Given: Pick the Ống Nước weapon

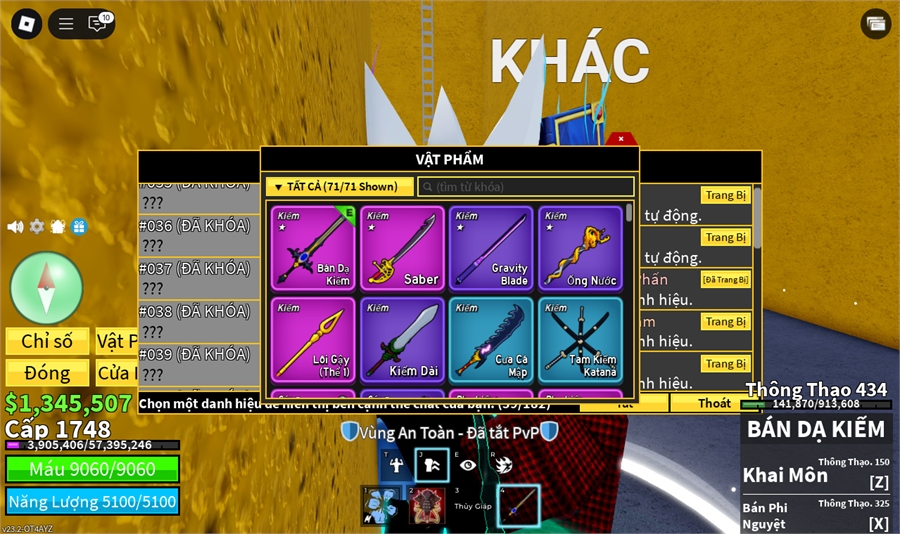Looking at the screenshot, I should coord(580,248).
